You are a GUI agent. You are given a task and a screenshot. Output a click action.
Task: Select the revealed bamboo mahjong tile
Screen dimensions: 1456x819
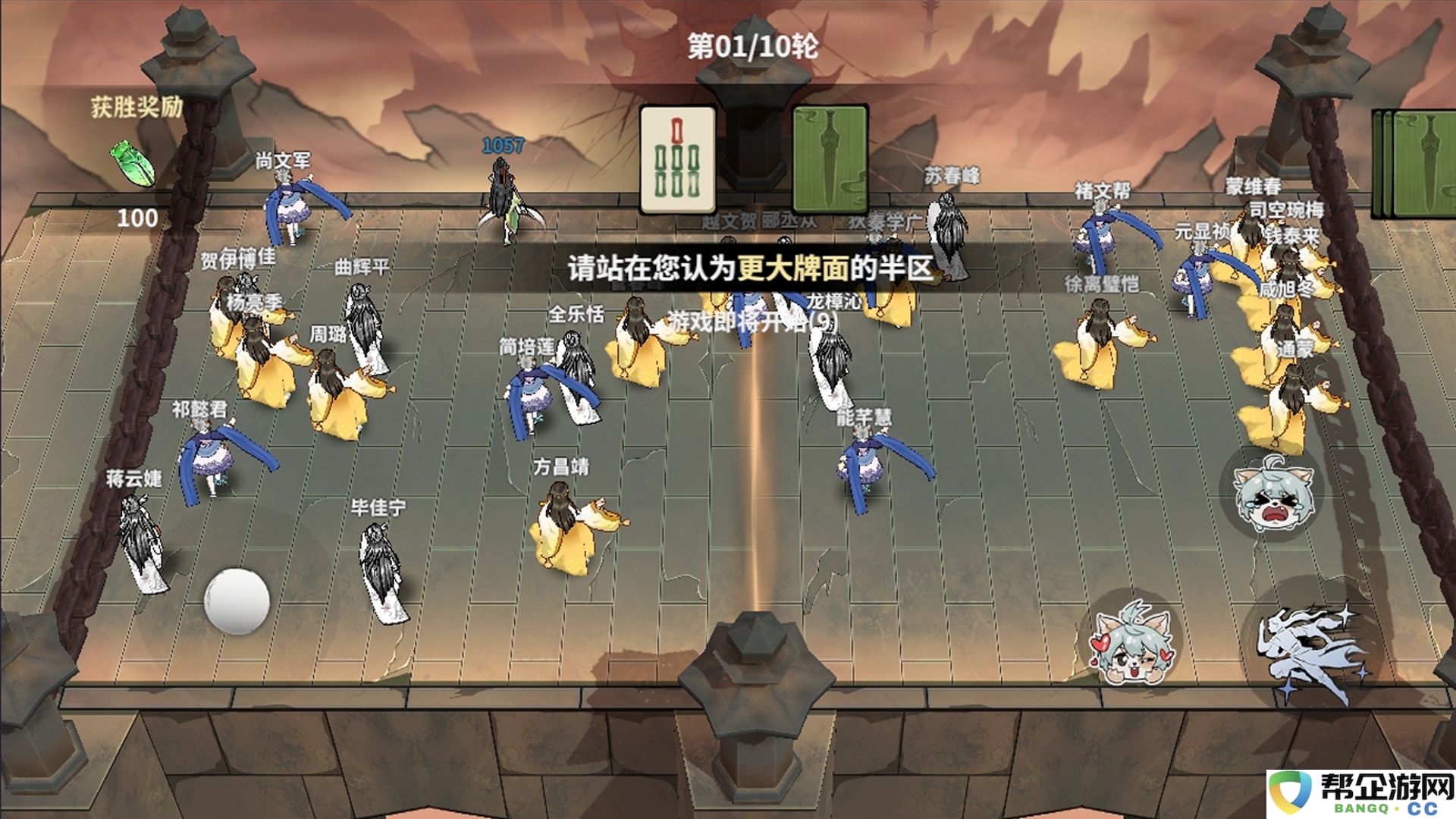(677, 160)
